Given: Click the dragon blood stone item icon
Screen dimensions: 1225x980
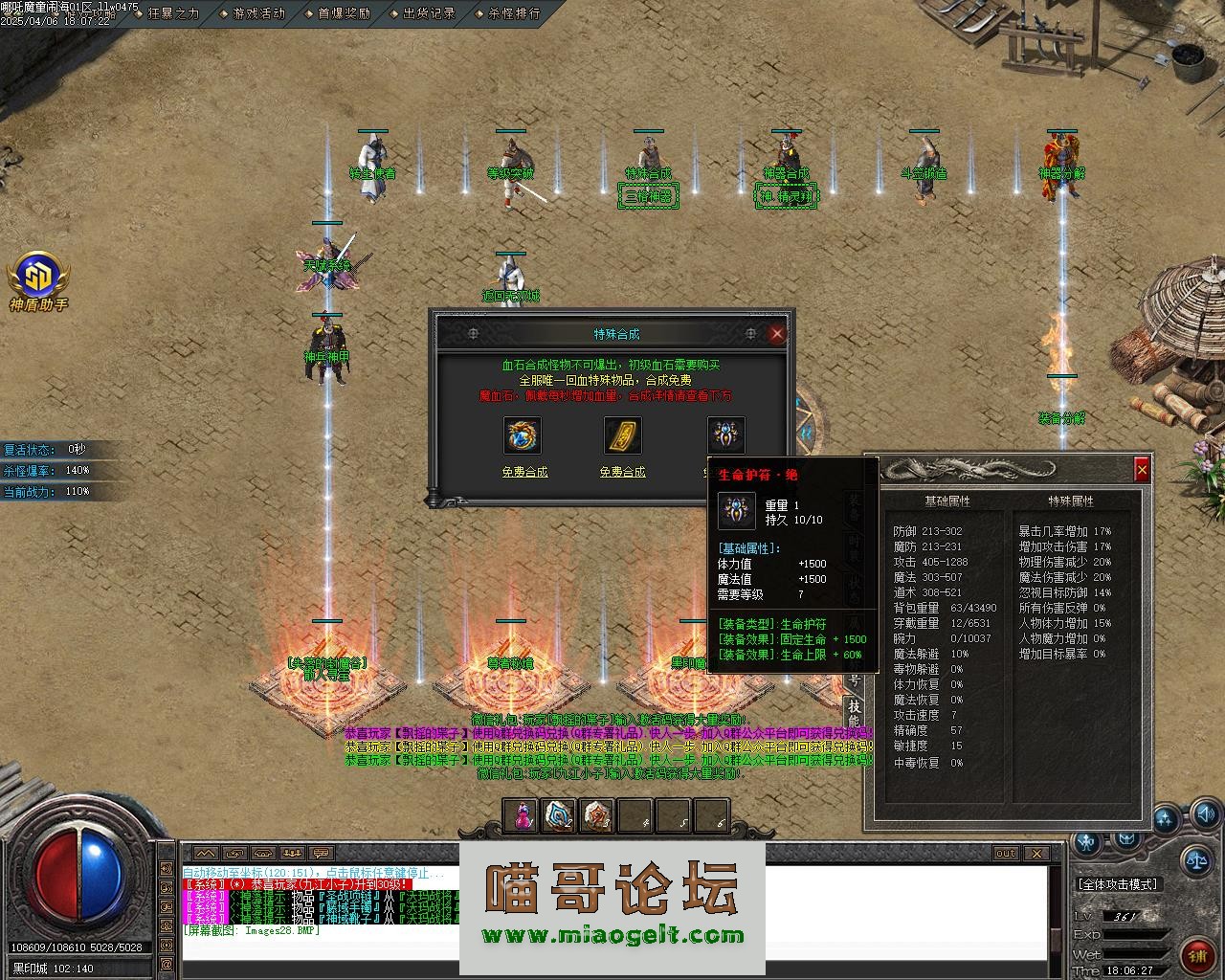Looking at the screenshot, I should pos(523,435).
